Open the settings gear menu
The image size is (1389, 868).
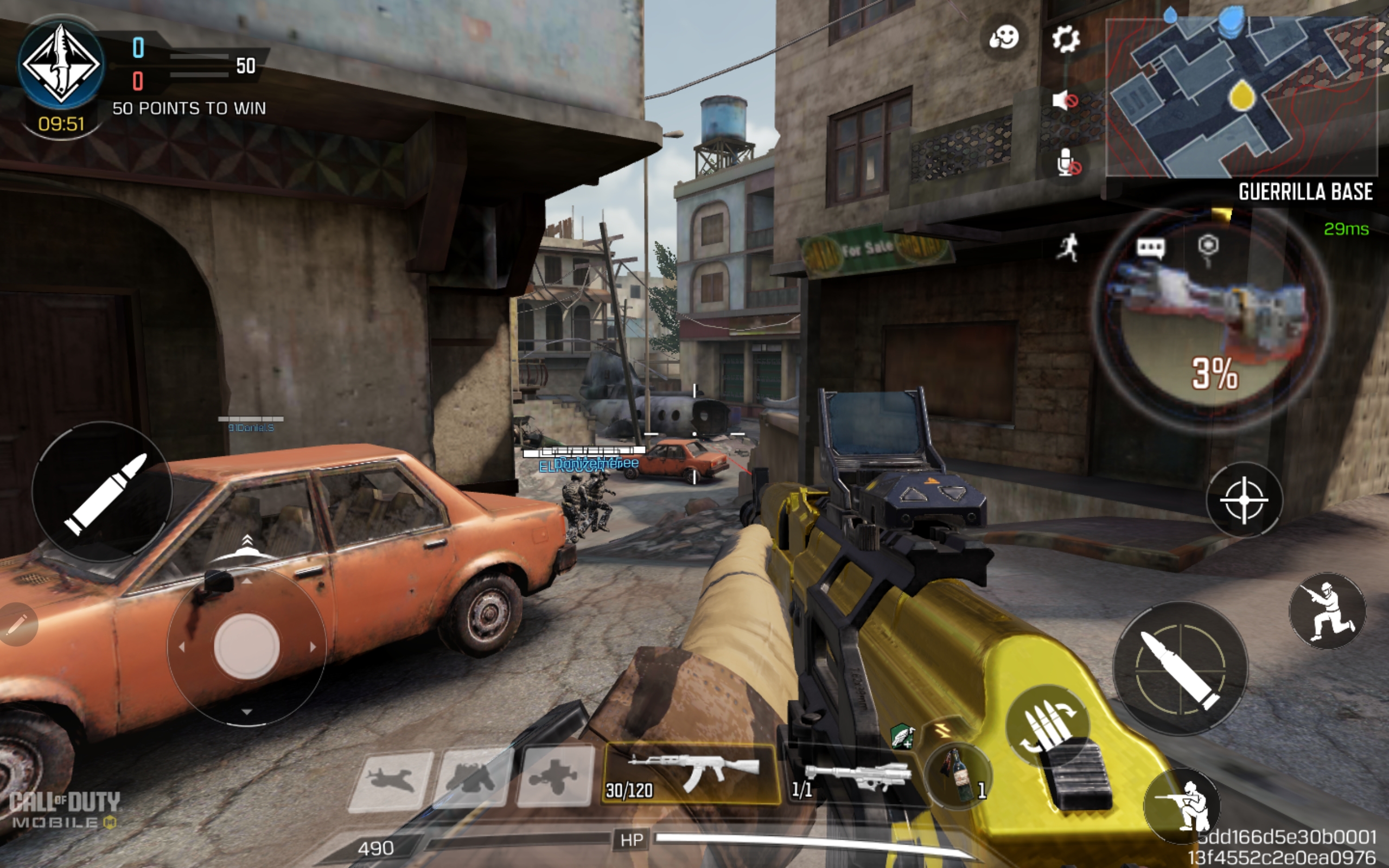point(1065,39)
